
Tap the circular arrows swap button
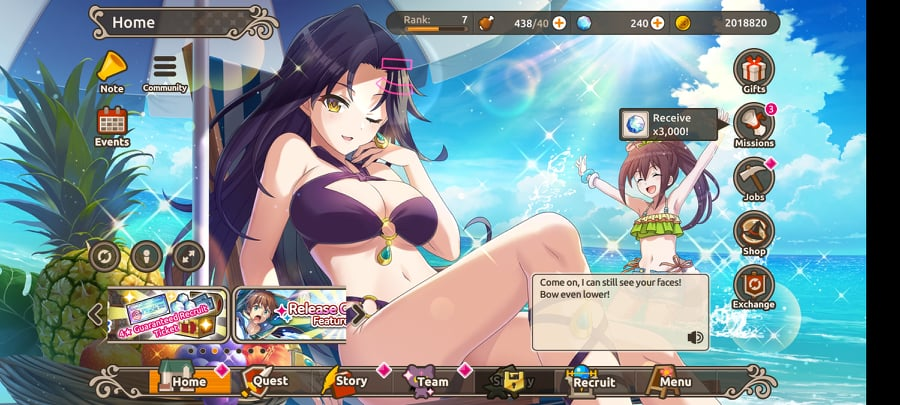[104, 256]
